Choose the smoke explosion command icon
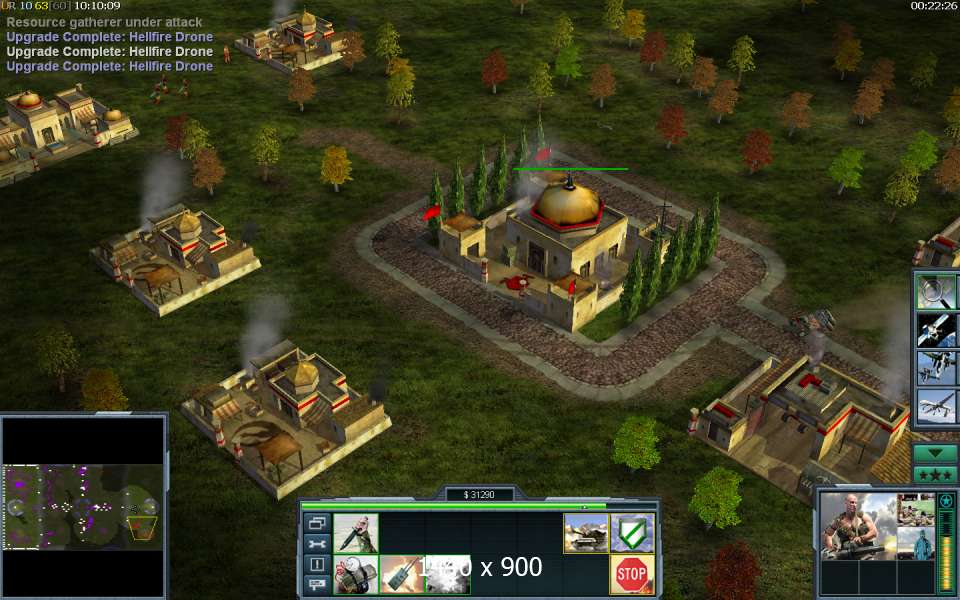960x600 pixels. (x=447, y=574)
